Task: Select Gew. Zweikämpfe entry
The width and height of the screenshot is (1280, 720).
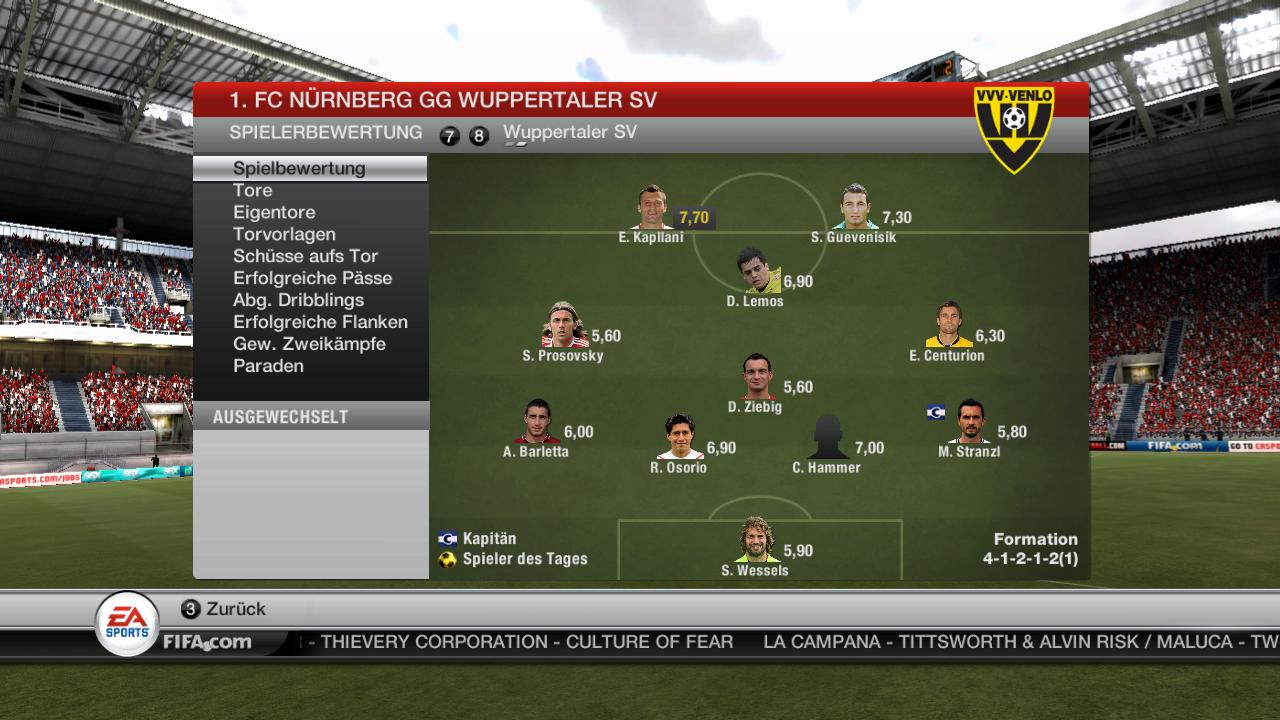Action: pyautogui.click(x=309, y=344)
